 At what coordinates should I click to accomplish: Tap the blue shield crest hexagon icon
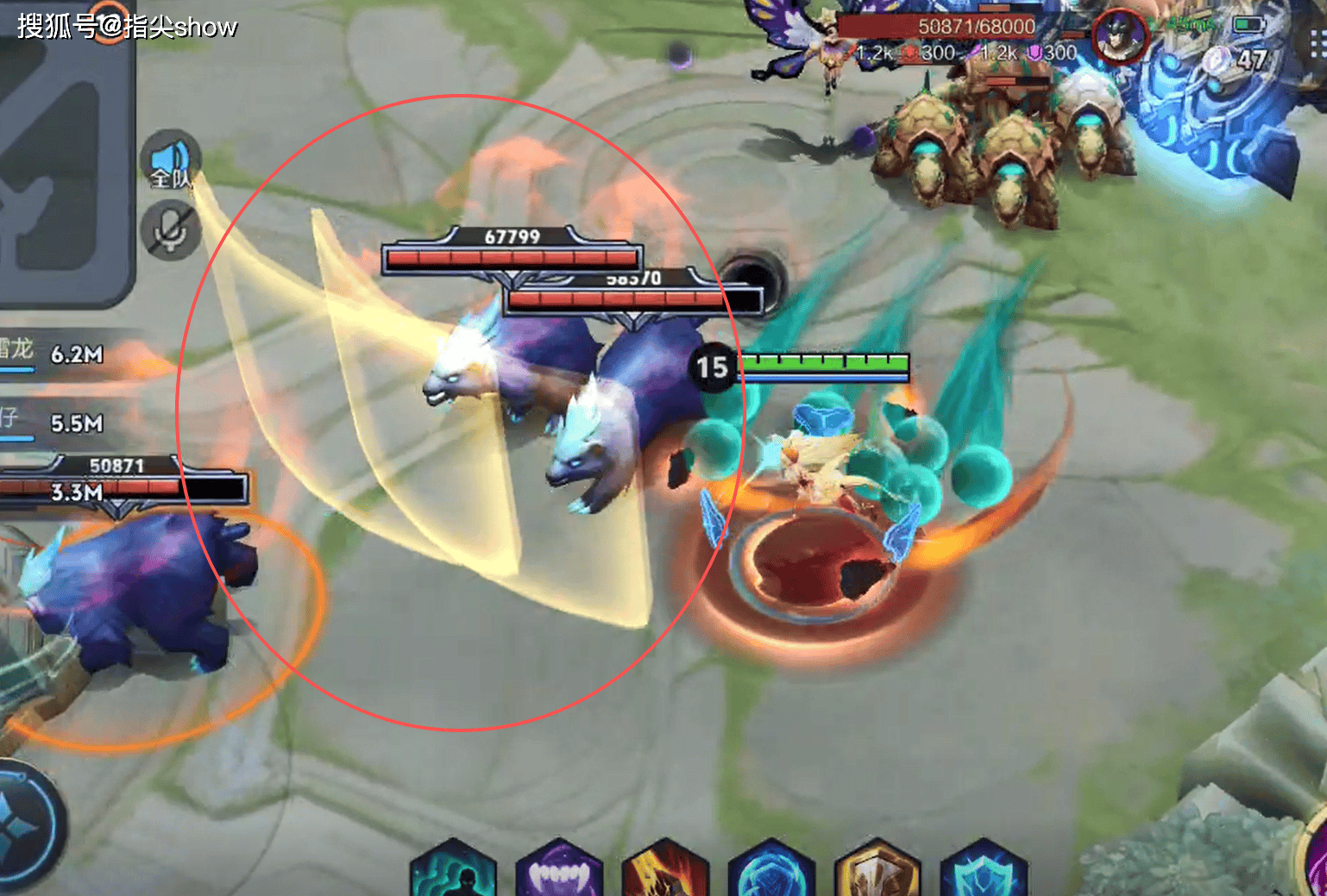click(x=984, y=872)
